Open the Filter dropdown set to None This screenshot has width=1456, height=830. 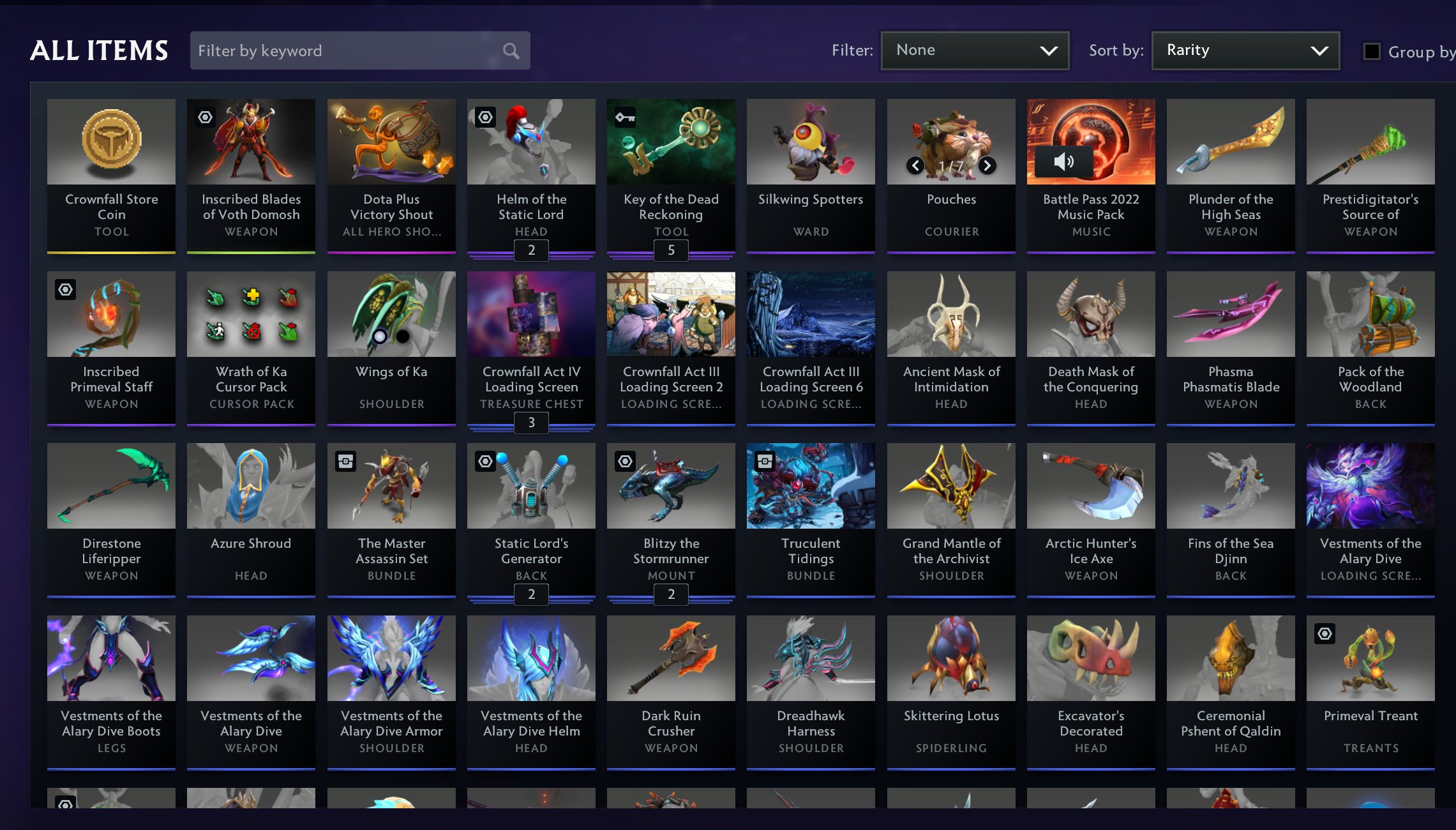(x=975, y=50)
